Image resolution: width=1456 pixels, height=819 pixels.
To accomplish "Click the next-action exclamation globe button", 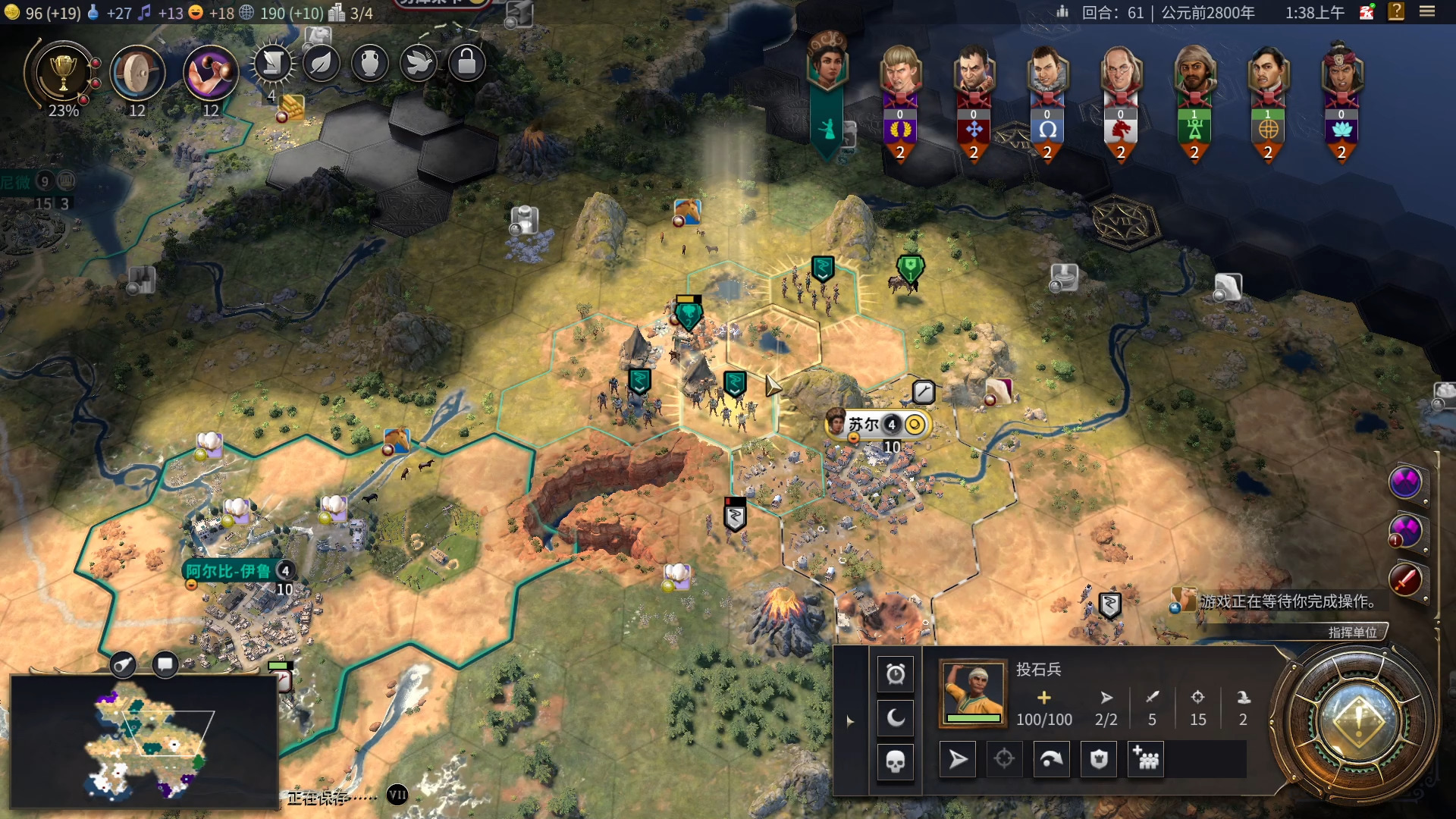I will tap(1357, 720).
